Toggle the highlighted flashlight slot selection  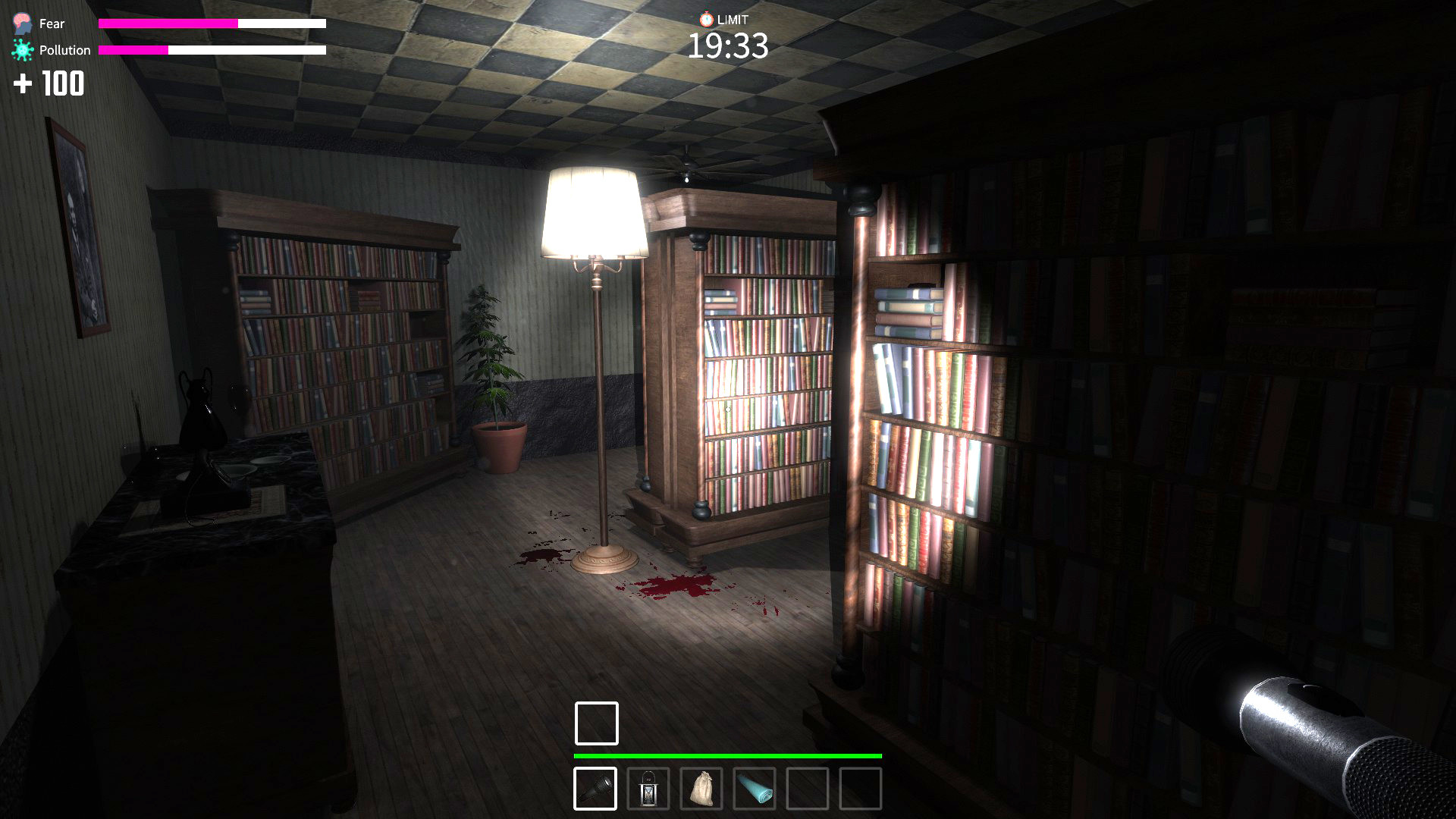click(596, 789)
